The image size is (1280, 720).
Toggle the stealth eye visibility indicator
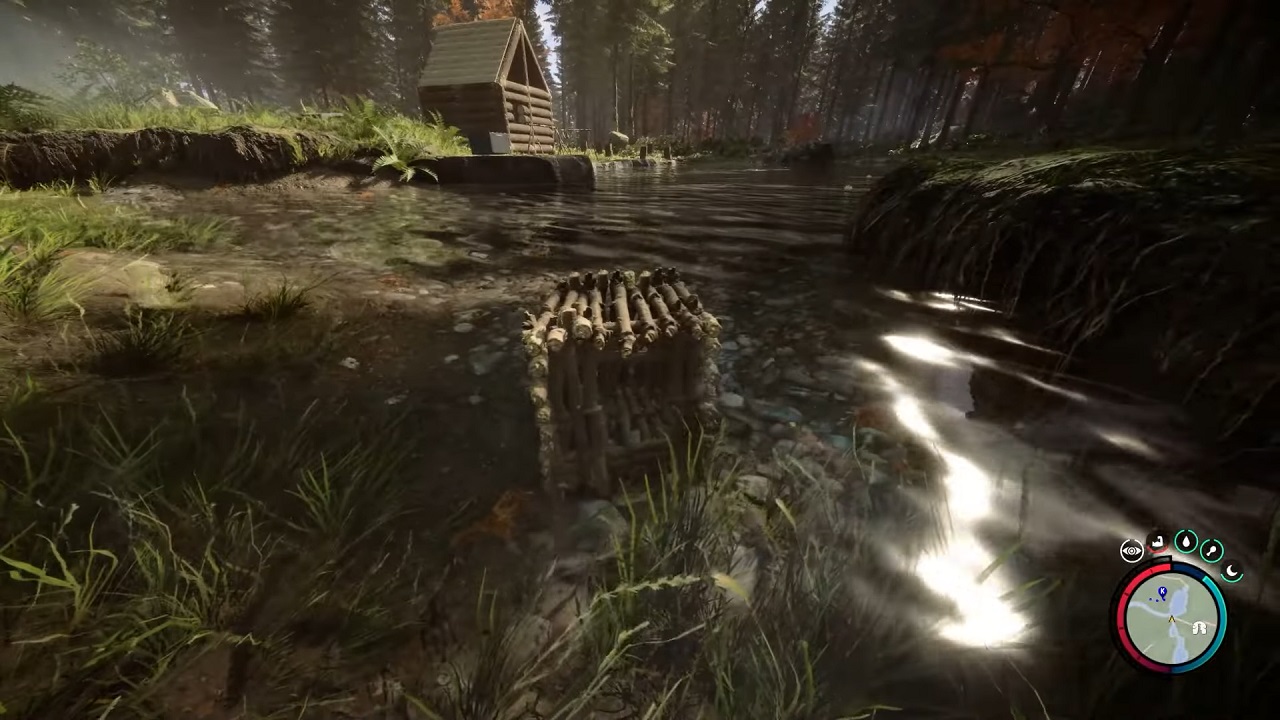[1131, 549]
